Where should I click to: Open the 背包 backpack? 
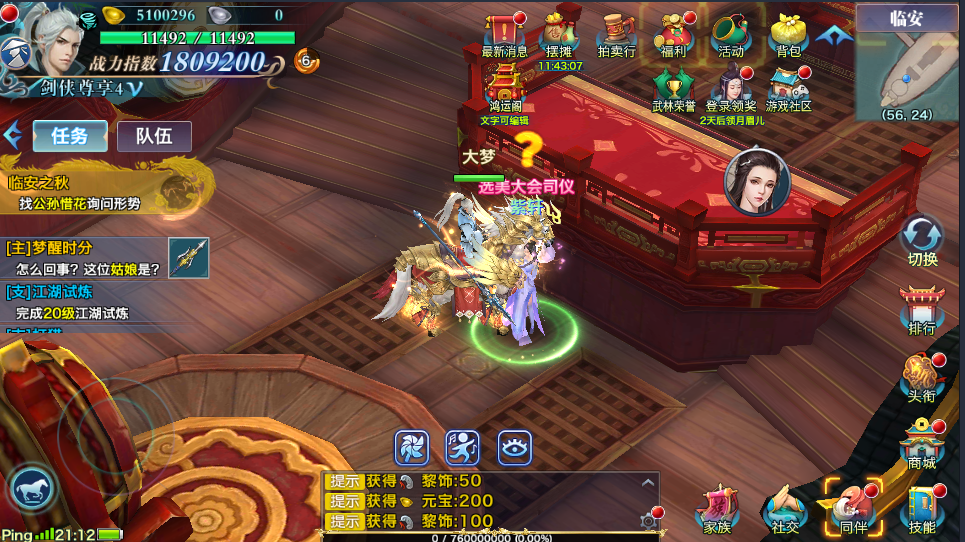pyautogui.click(x=788, y=34)
